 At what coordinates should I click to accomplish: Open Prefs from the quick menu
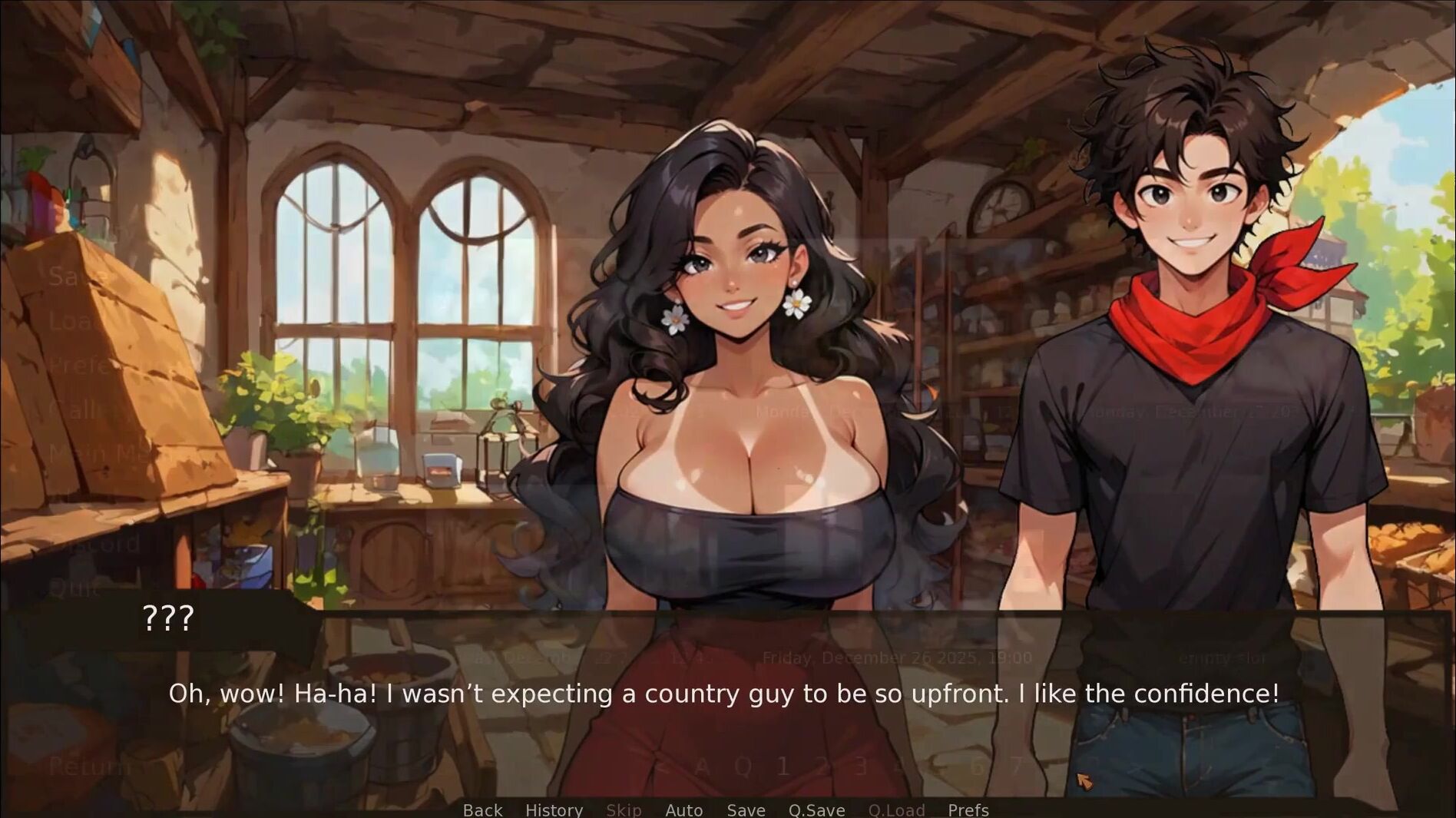968,810
